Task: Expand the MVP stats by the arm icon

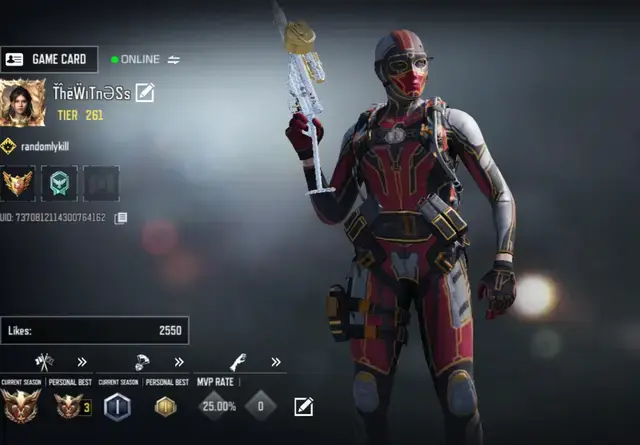Action: (x=275, y=362)
